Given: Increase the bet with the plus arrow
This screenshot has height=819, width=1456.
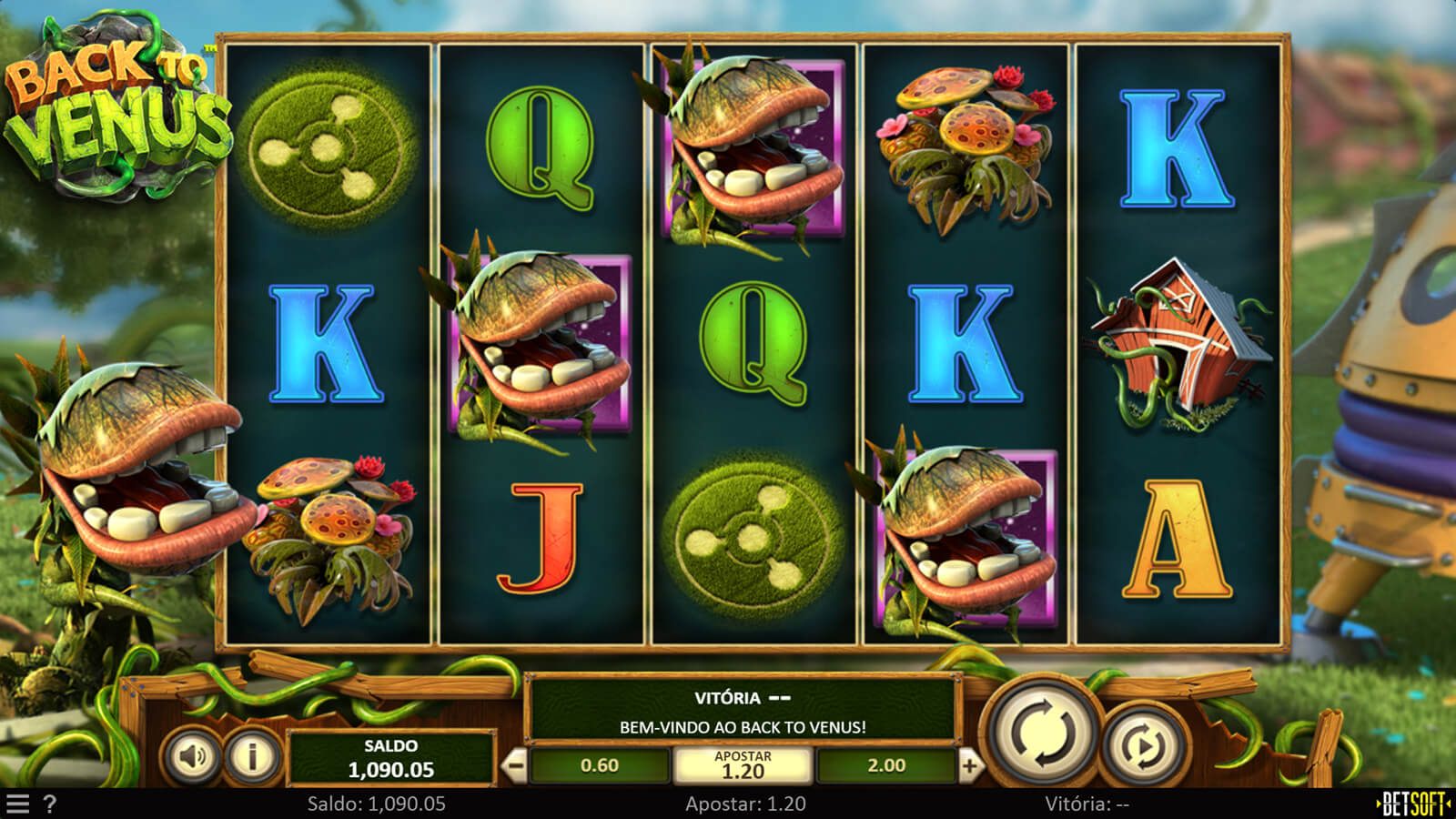Looking at the screenshot, I should tap(969, 766).
